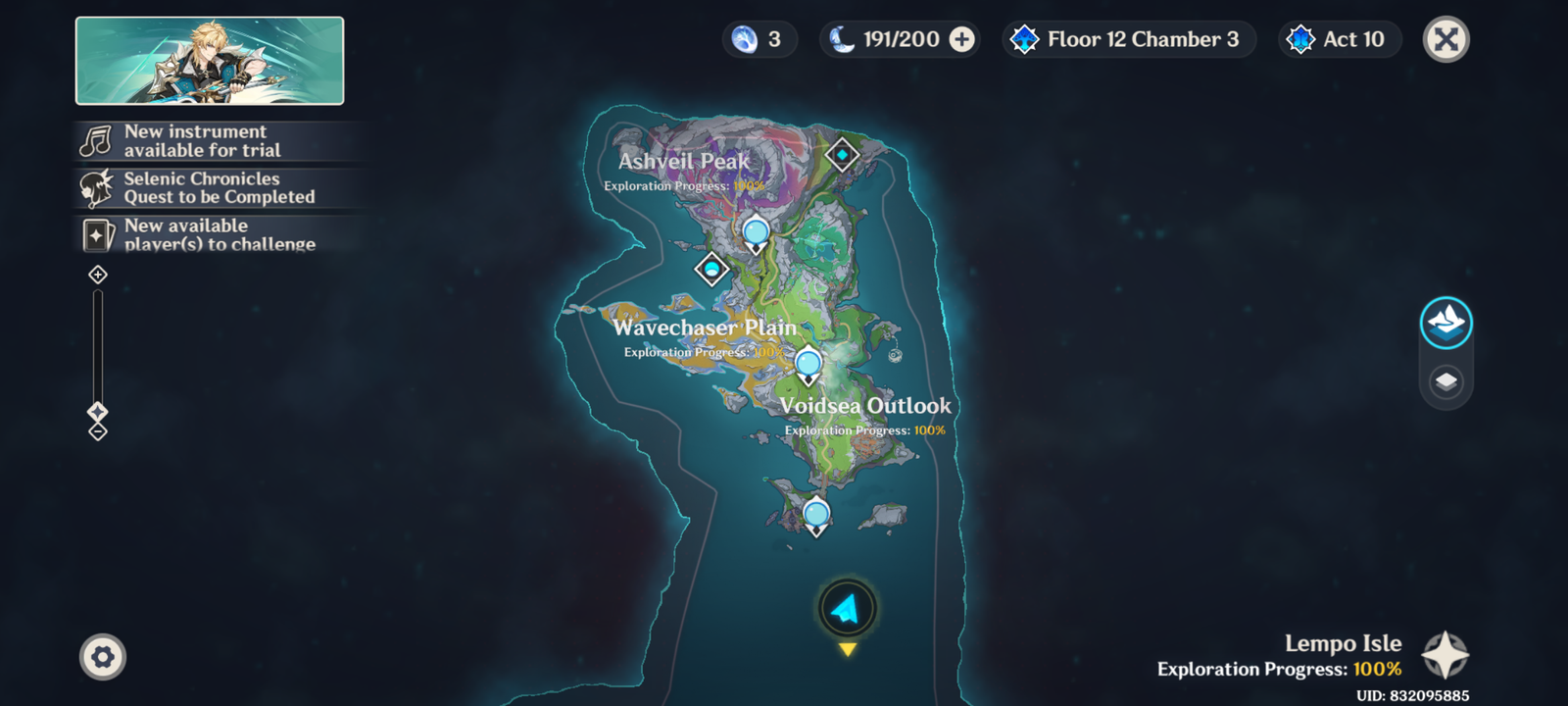Close the map with the X button
Image resolution: width=1568 pixels, height=706 pixels.
click(1445, 40)
